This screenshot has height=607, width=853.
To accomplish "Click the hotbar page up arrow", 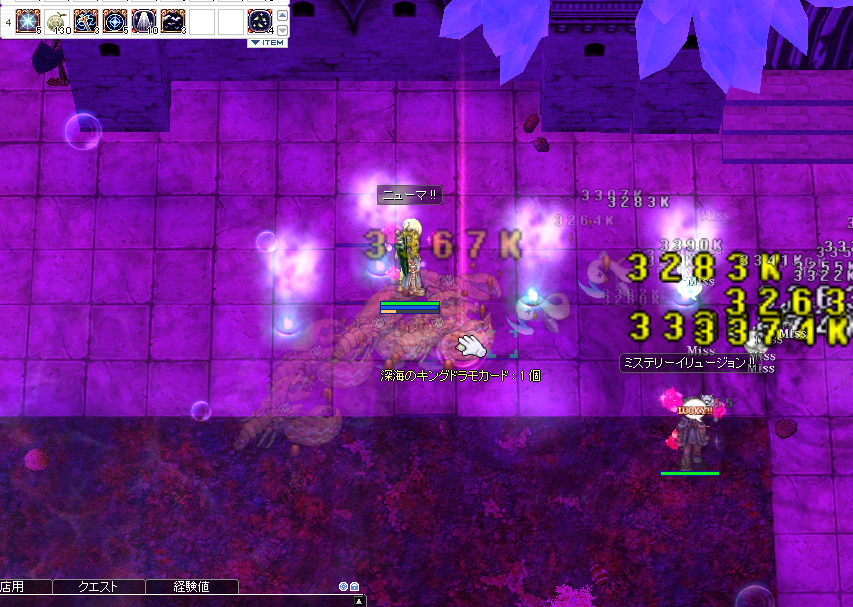I will click(x=282, y=16).
